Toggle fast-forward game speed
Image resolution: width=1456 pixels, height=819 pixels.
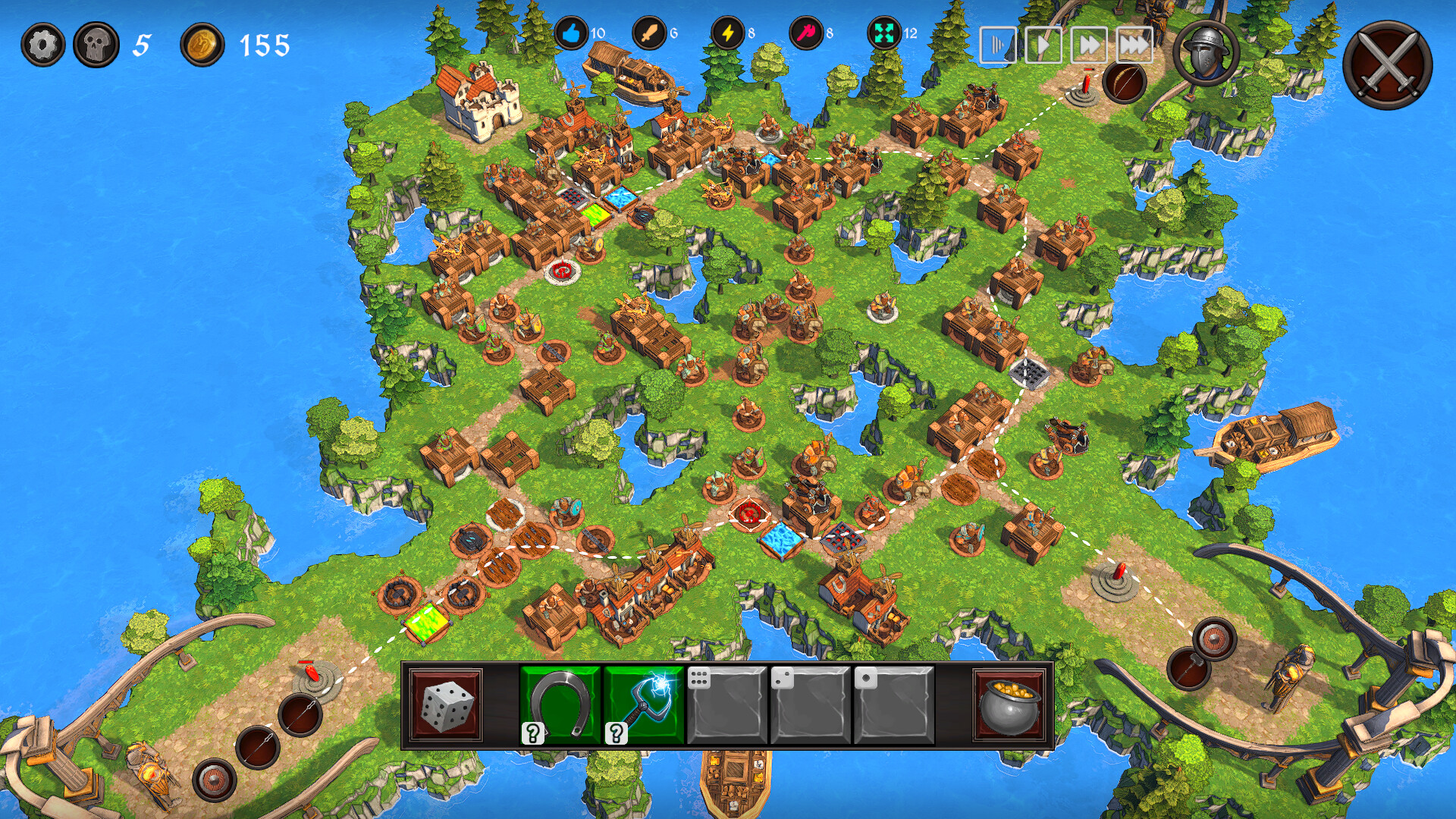(1090, 44)
